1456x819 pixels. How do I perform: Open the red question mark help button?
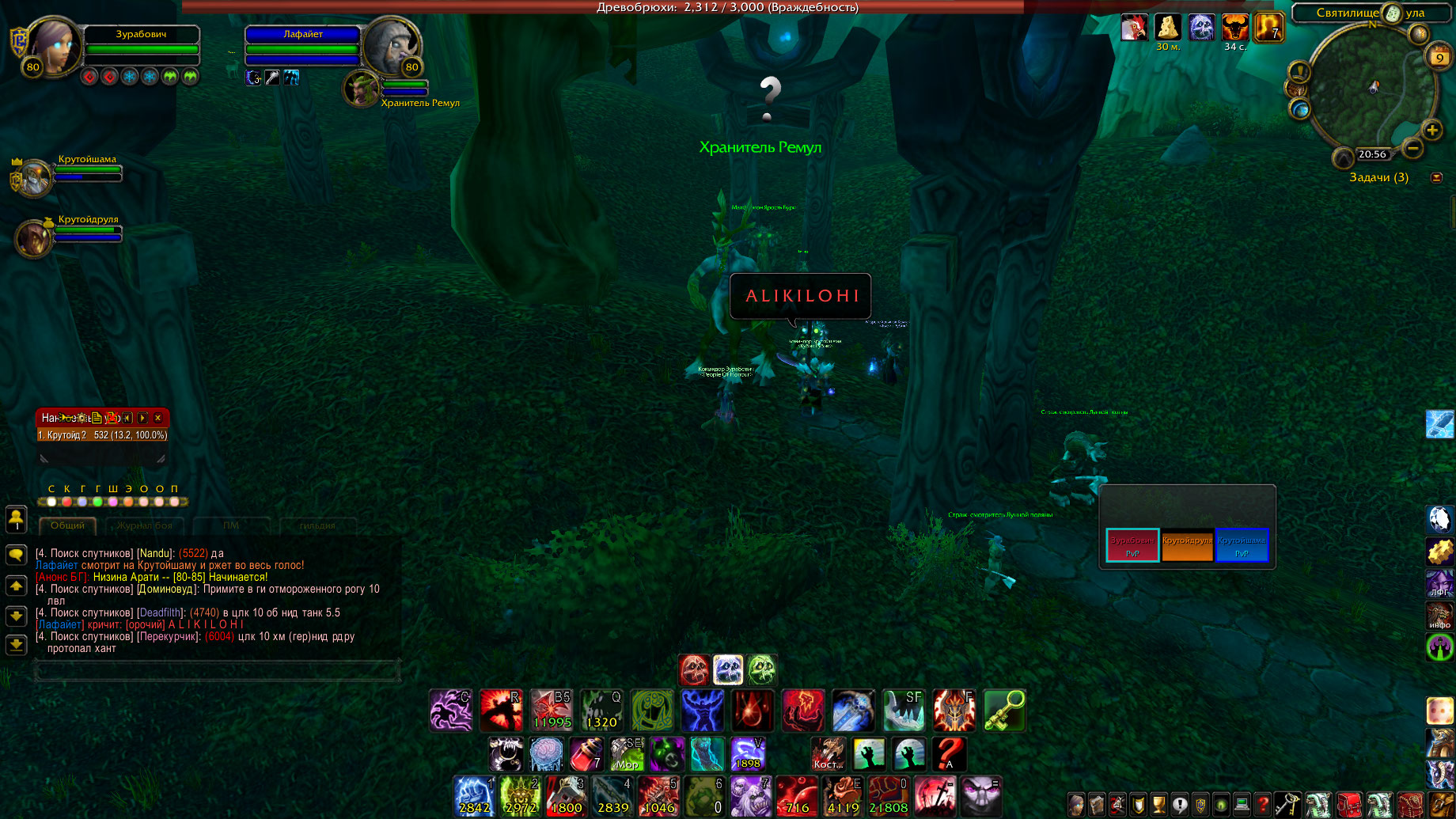click(1263, 805)
